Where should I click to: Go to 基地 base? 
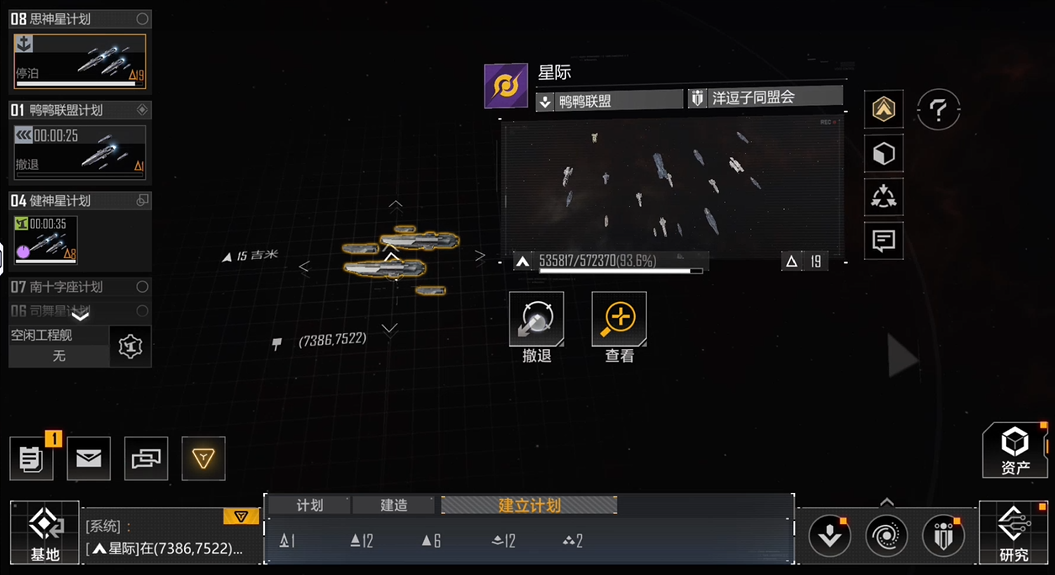click(x=44, y=533)
